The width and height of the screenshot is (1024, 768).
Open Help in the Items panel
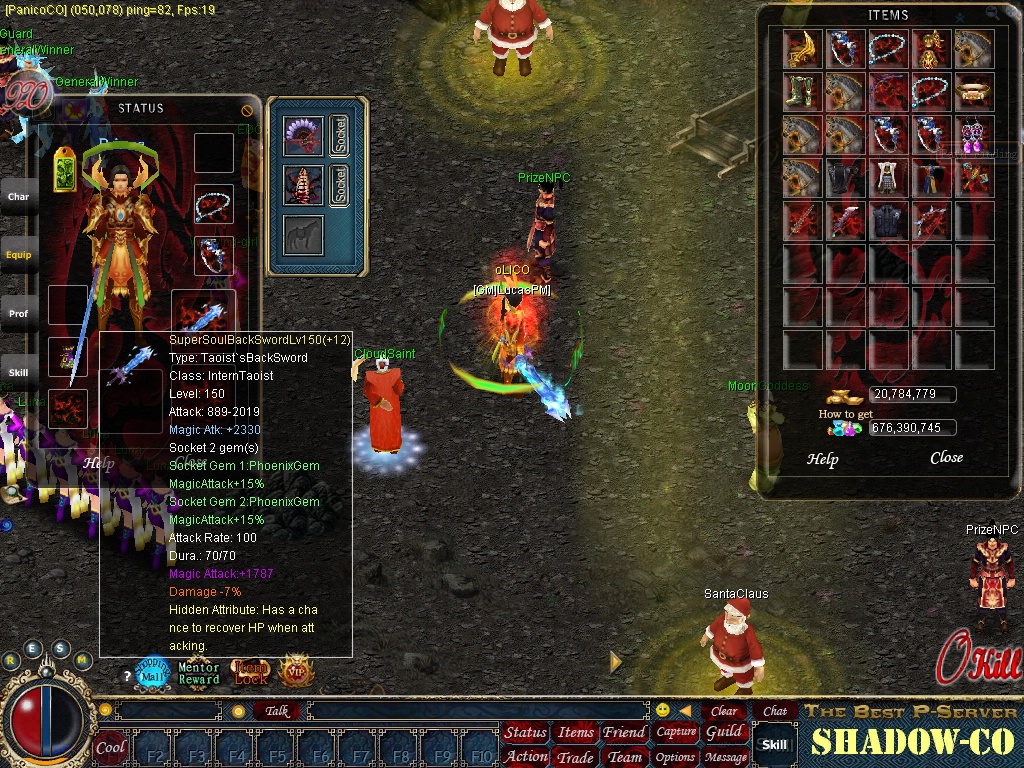[822, 459]
